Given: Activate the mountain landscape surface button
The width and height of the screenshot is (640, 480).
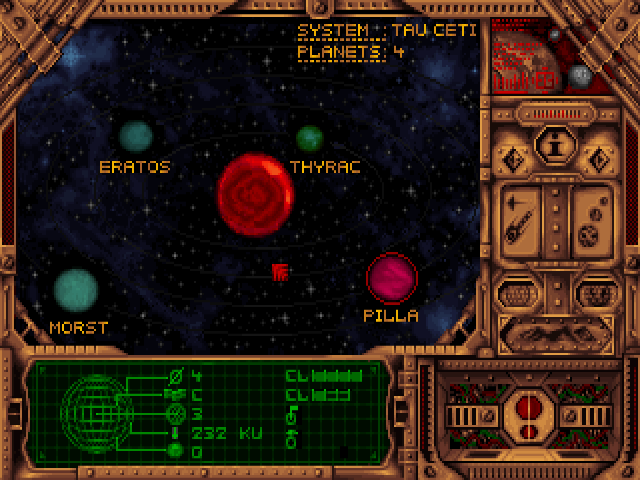Looking at the screenshot, I should [x=555, y=334].
